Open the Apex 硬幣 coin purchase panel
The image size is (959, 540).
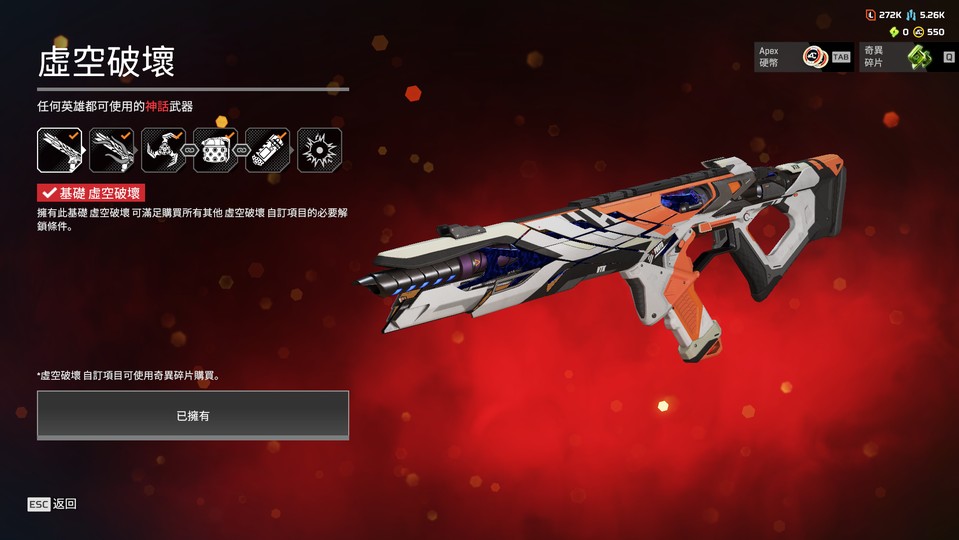coord(804,57)
